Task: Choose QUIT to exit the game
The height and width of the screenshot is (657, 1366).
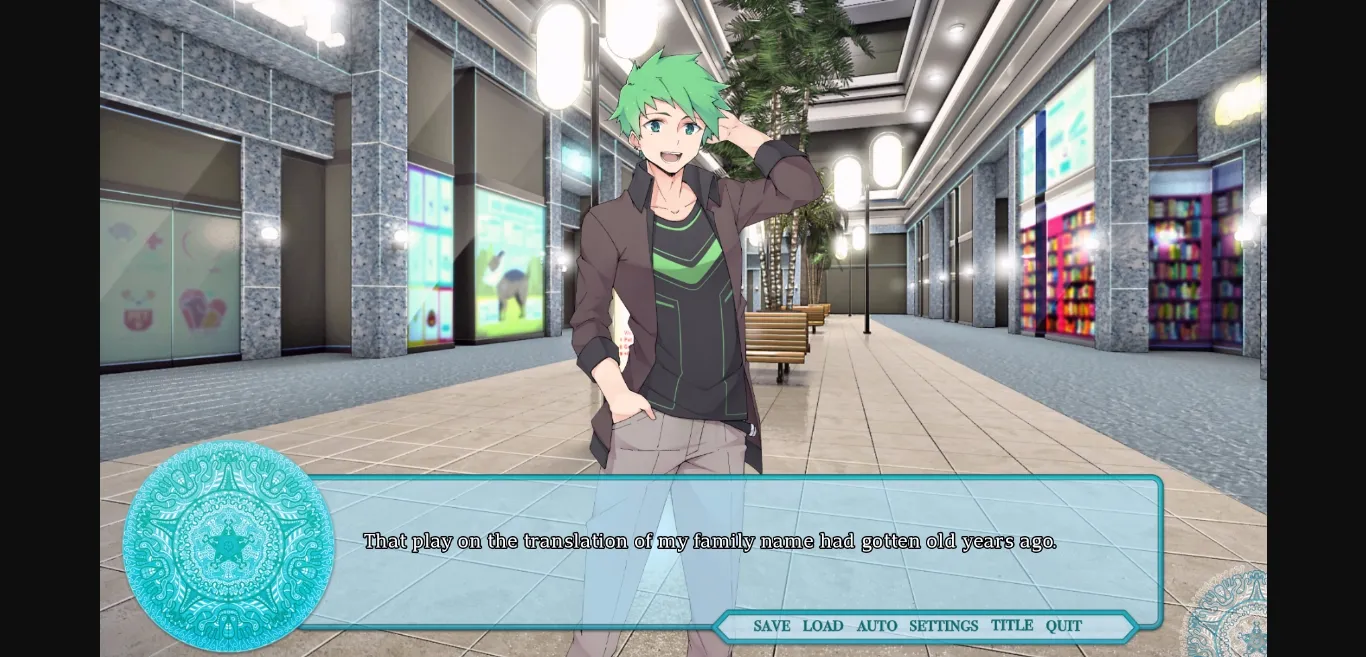Action: click(1064, 626)
